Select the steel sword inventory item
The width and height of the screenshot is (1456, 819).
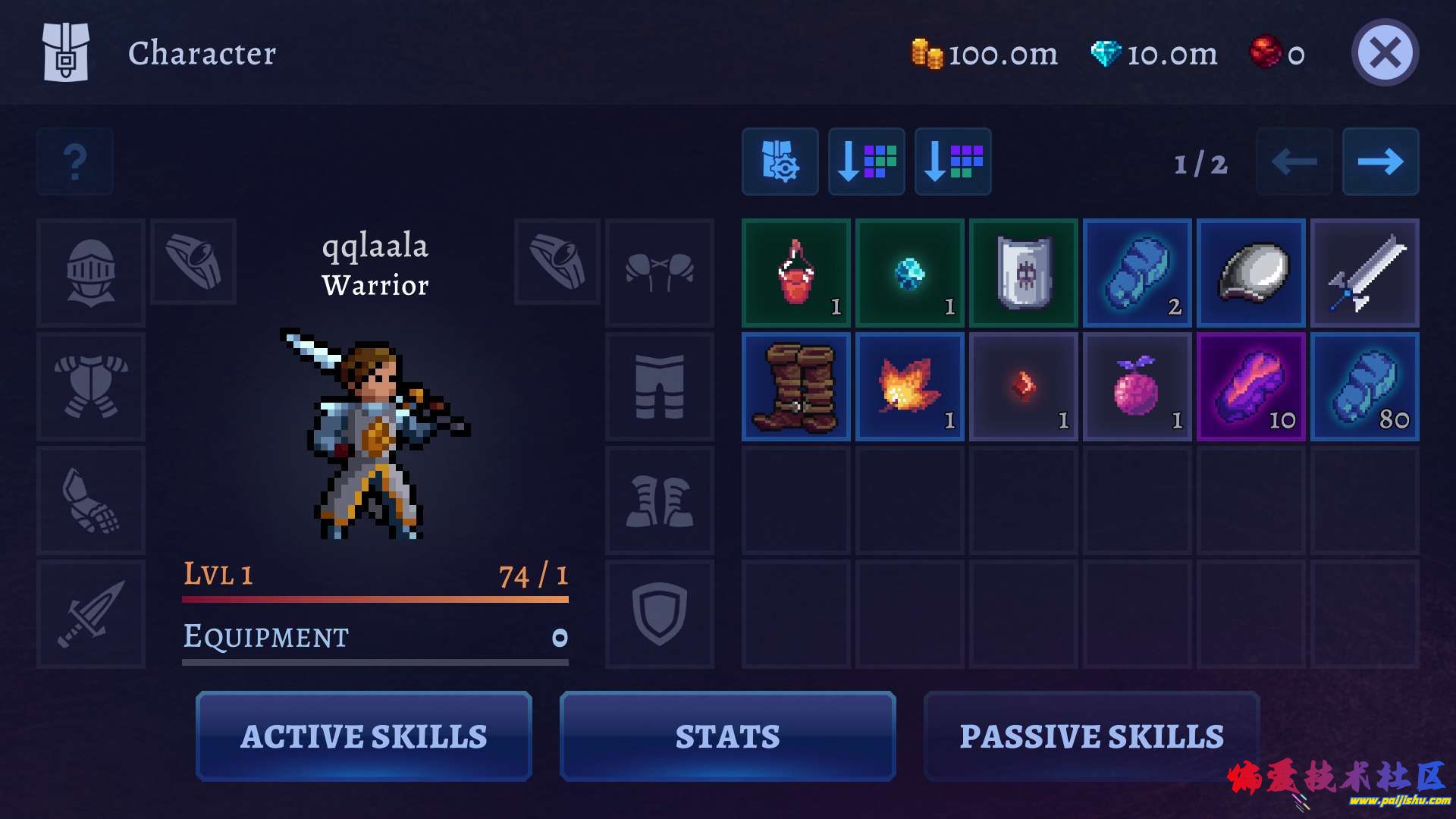click(1365, 273)
